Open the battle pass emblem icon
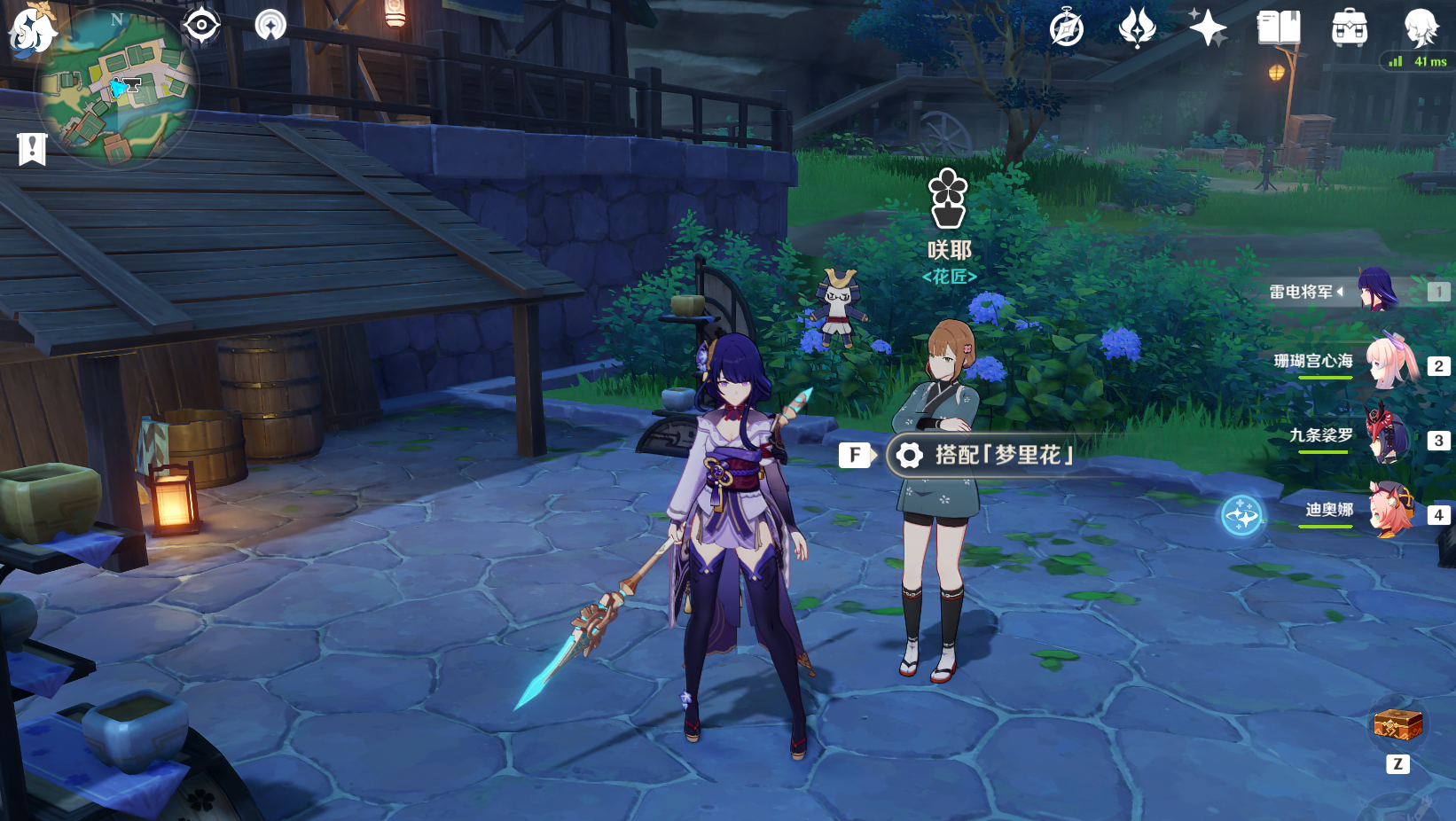This screenshot has width=1456, height=821. pyautogui.click(x=1137, y=27)
